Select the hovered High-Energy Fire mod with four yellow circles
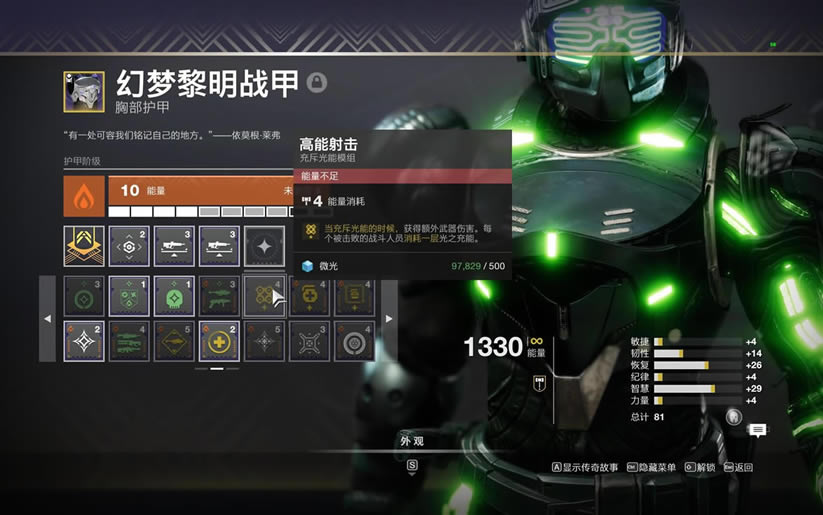The image size is (823, 515). (x=264, y=296)
